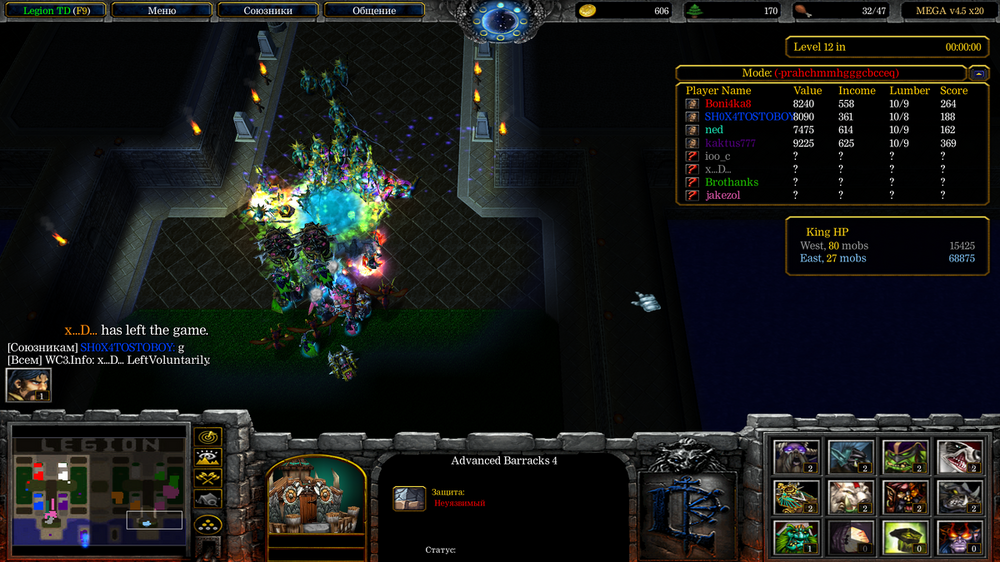
Task: Toggle minimap terrain display button
Action: (x=208, y=458)
